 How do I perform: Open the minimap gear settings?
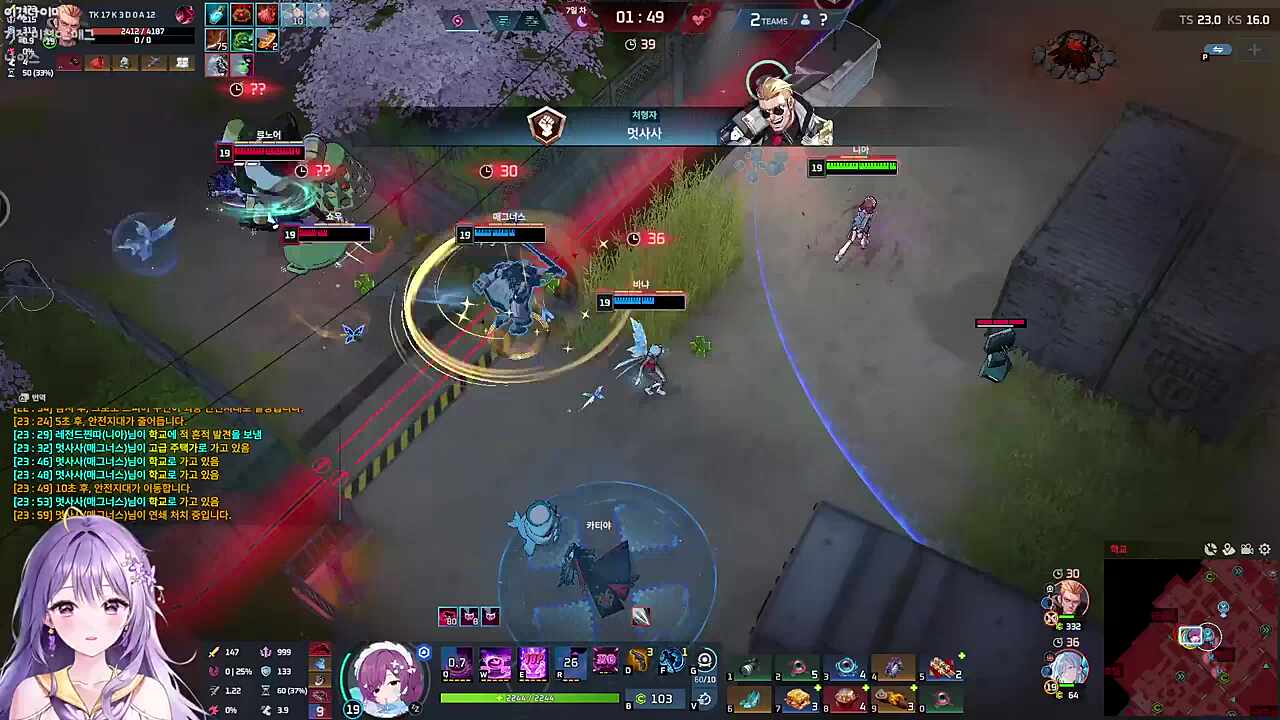pyautogui.click(x=1265, y=549)
